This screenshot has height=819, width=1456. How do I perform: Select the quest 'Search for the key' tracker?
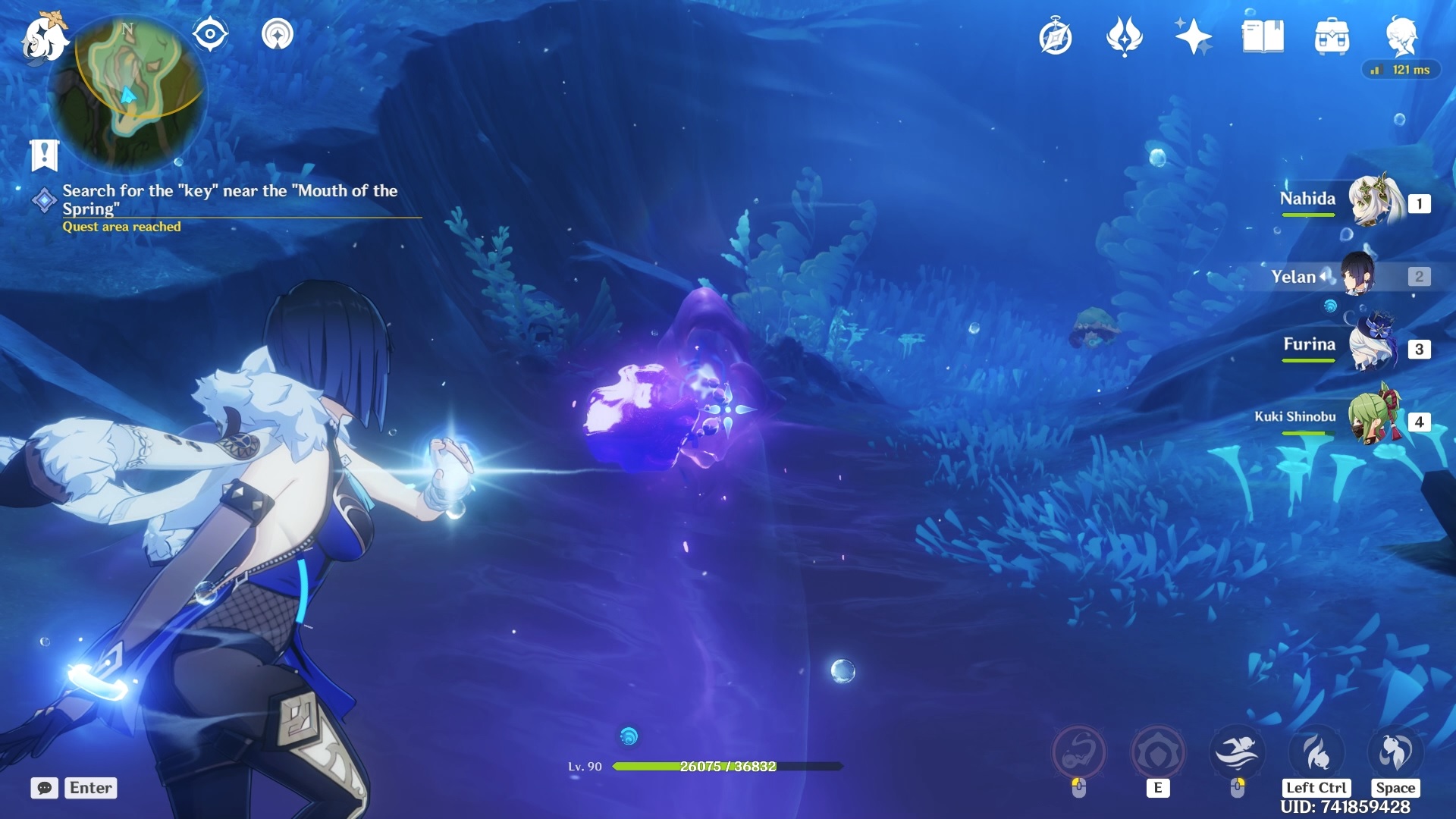(227, 199)
